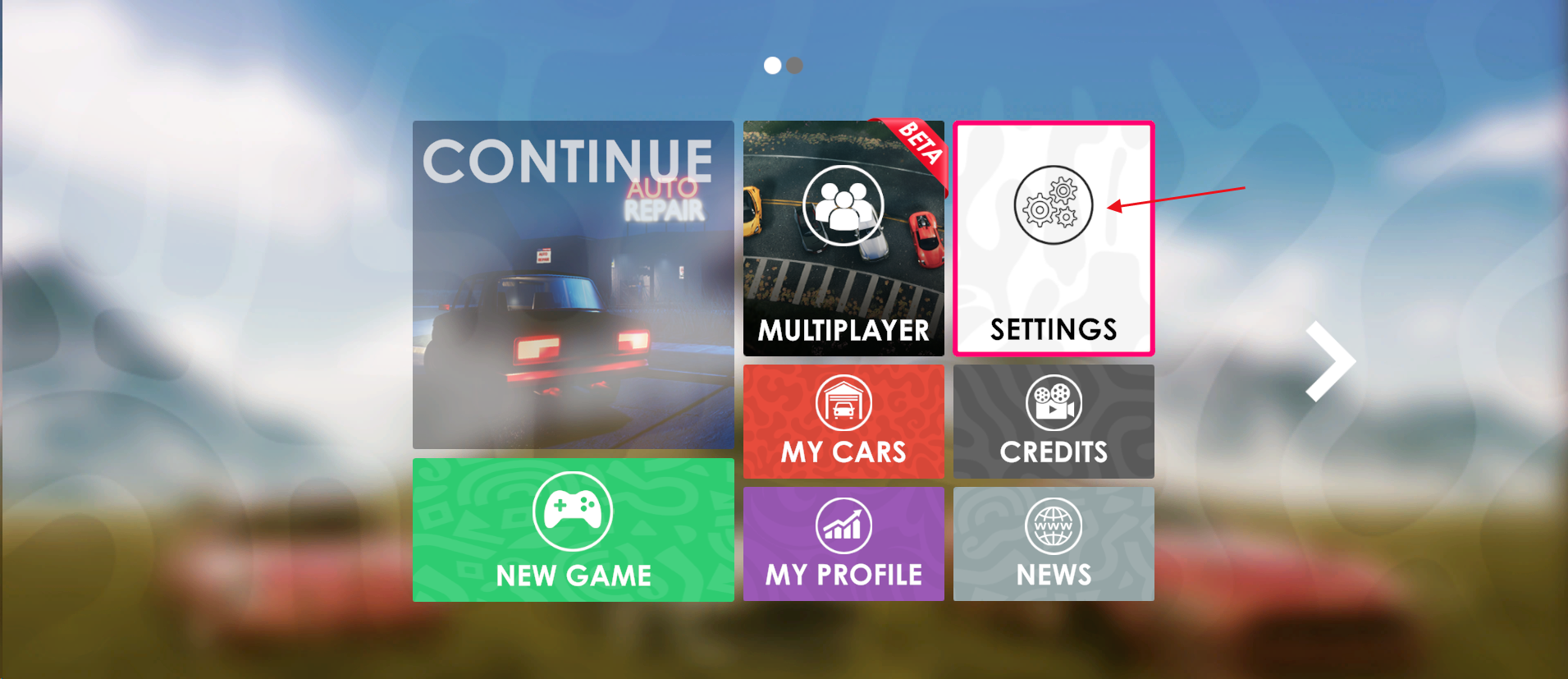Select the first page indicator dot

tap(772, 66)
